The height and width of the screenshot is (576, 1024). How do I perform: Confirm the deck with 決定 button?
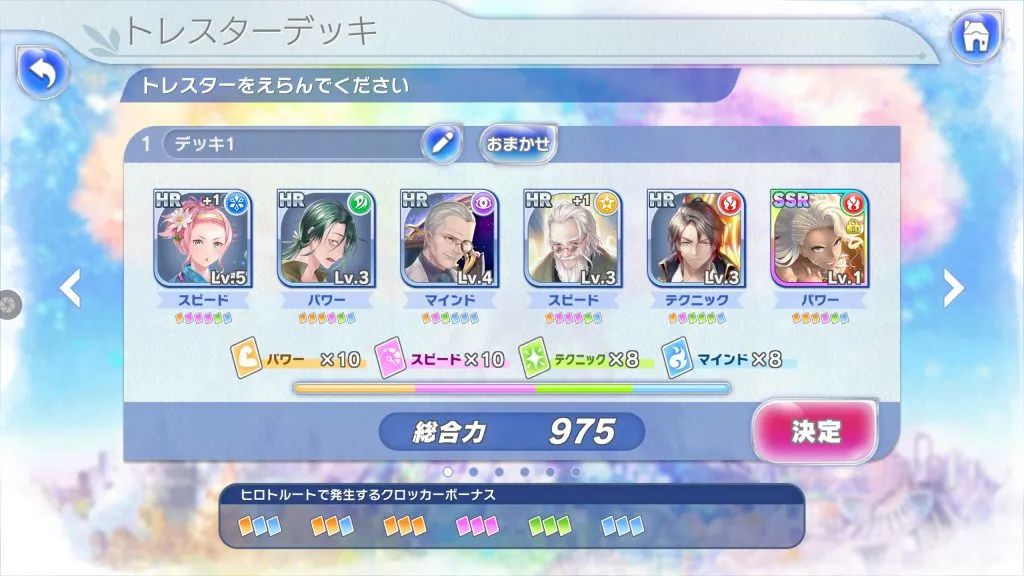pos(815,431)
